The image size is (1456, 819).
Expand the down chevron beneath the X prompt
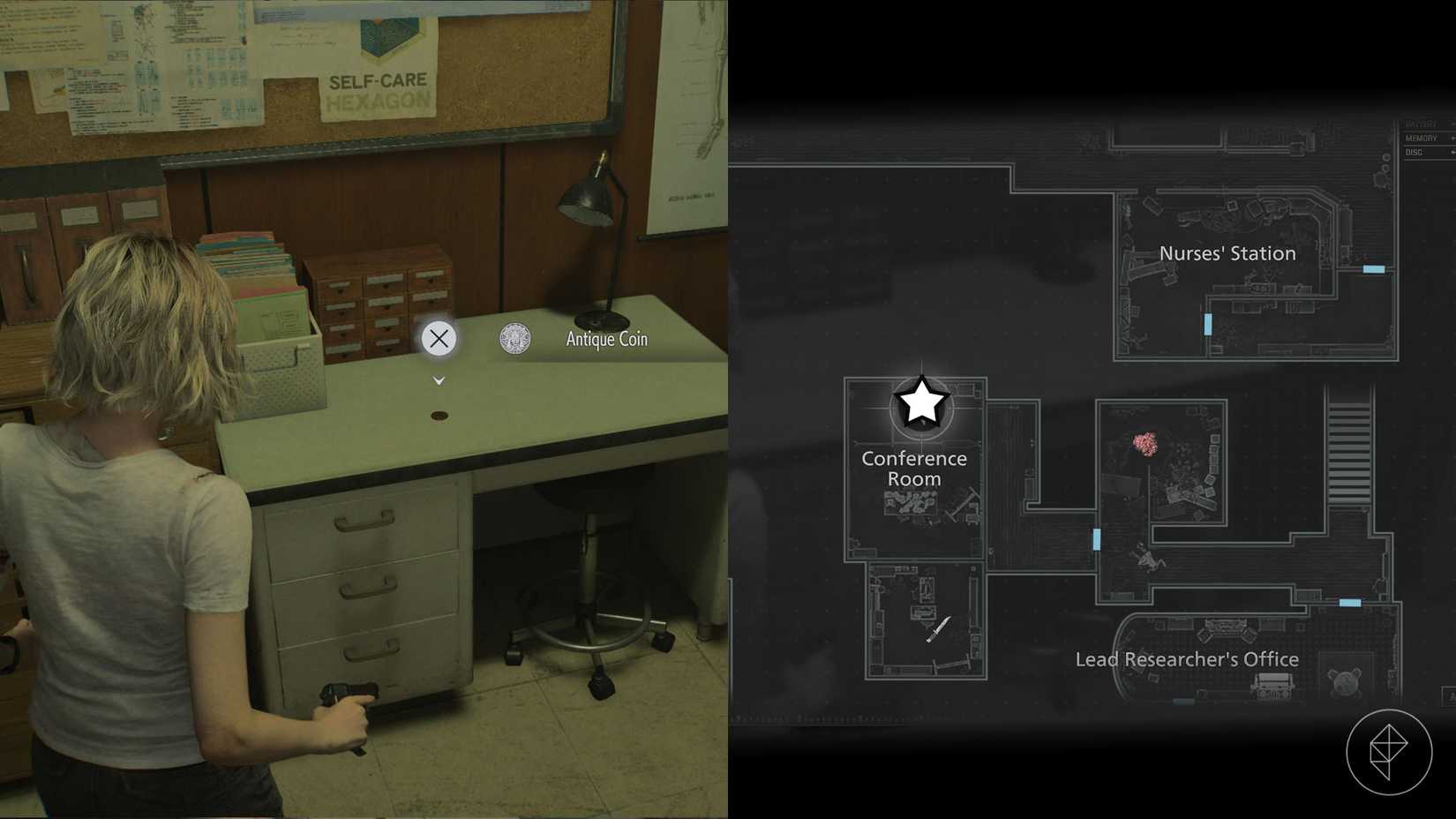pyautogui.click(x=439, y=379)
